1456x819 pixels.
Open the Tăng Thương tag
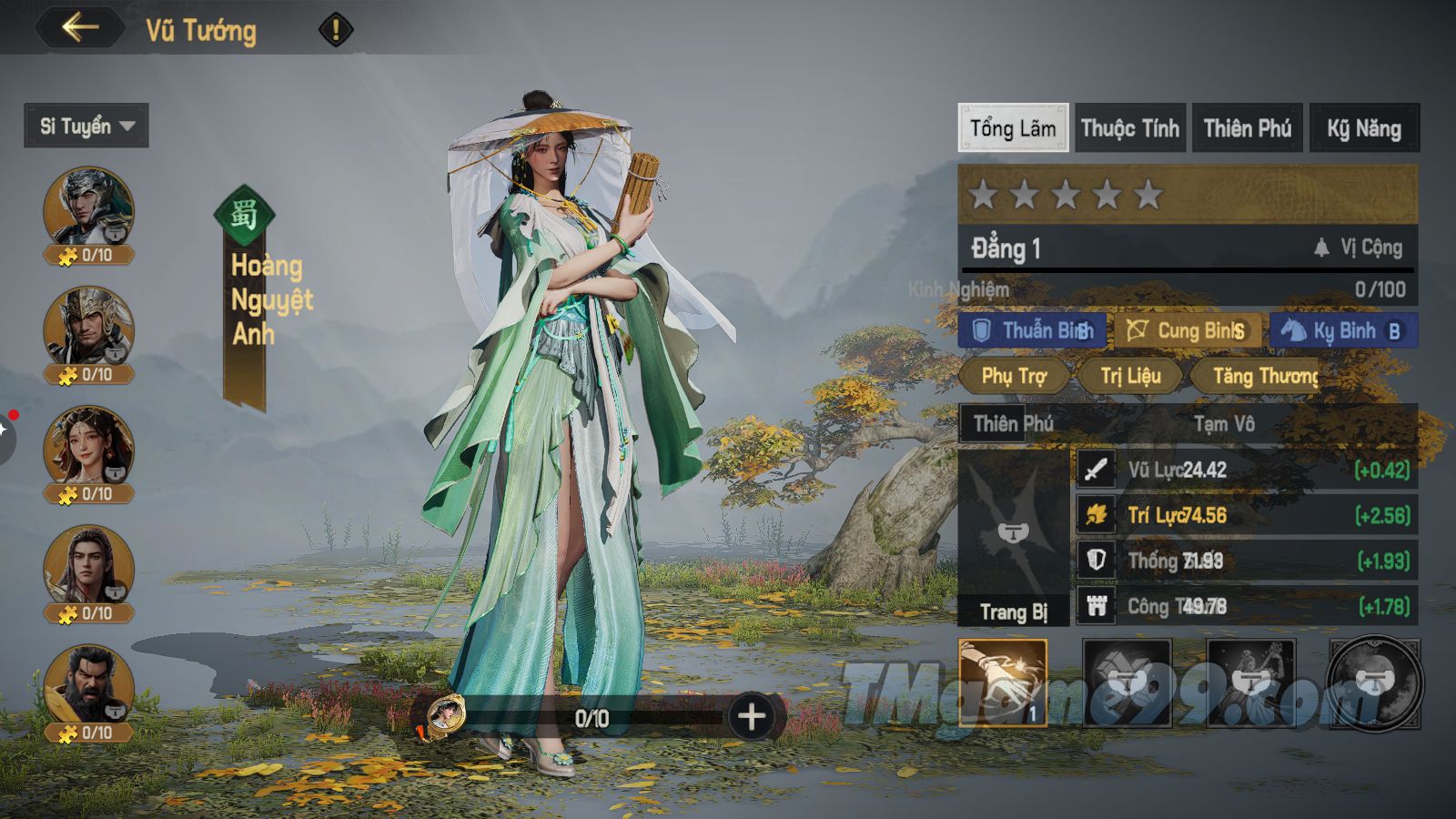pos(1263,376)
